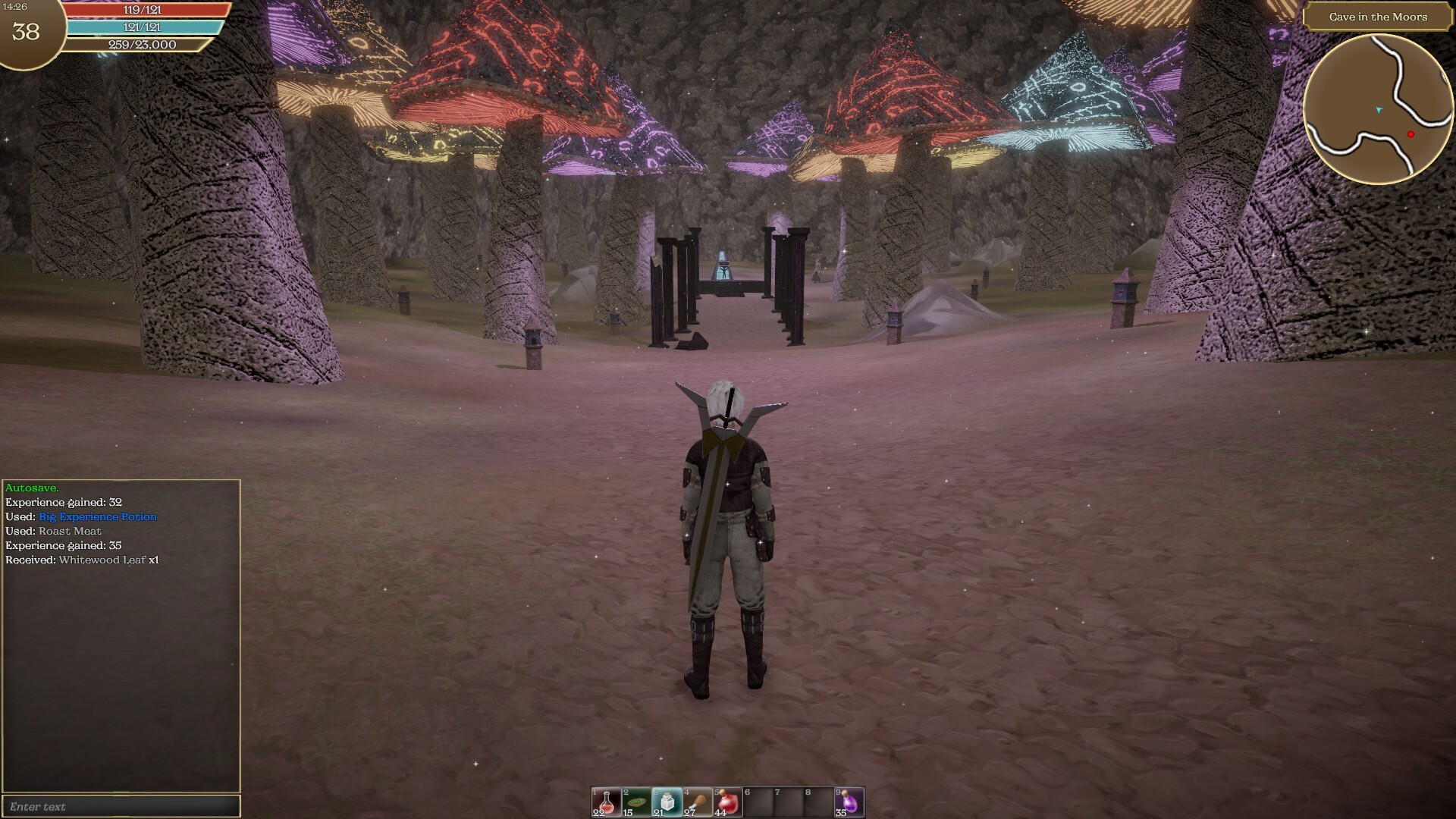
Task: Use the white milk bottle item
Action: coord(667,802)
